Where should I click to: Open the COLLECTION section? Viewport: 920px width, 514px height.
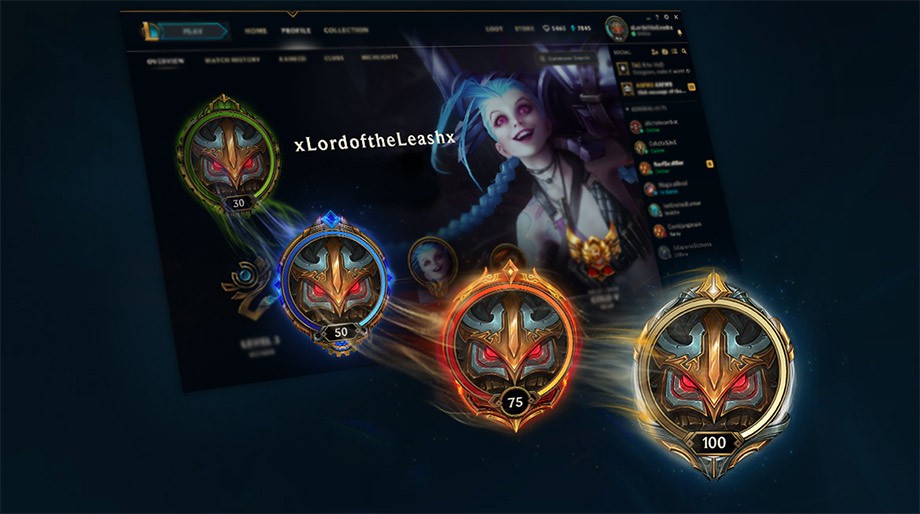pos(346,31)
